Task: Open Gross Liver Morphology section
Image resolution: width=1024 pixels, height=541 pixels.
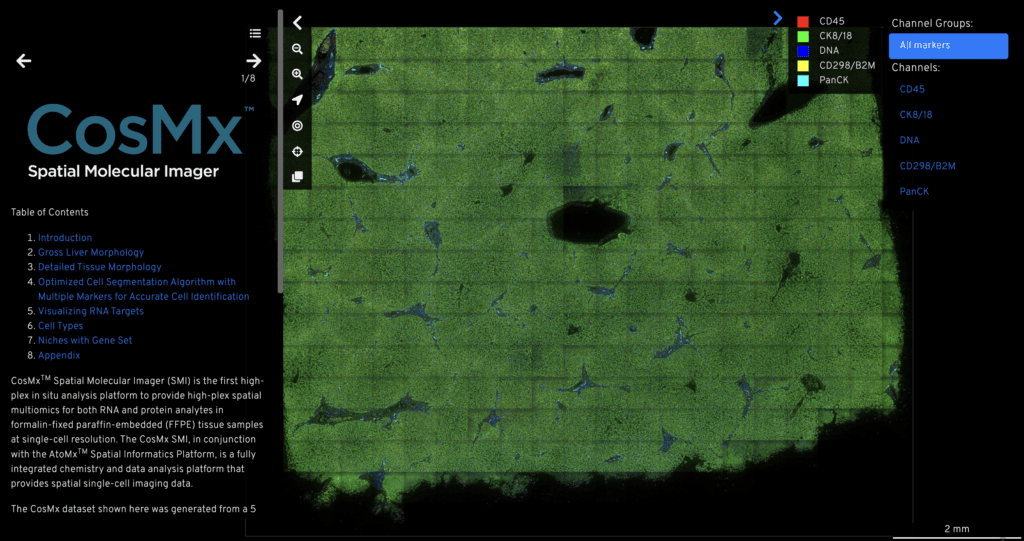Action: (x=91, y=253)
